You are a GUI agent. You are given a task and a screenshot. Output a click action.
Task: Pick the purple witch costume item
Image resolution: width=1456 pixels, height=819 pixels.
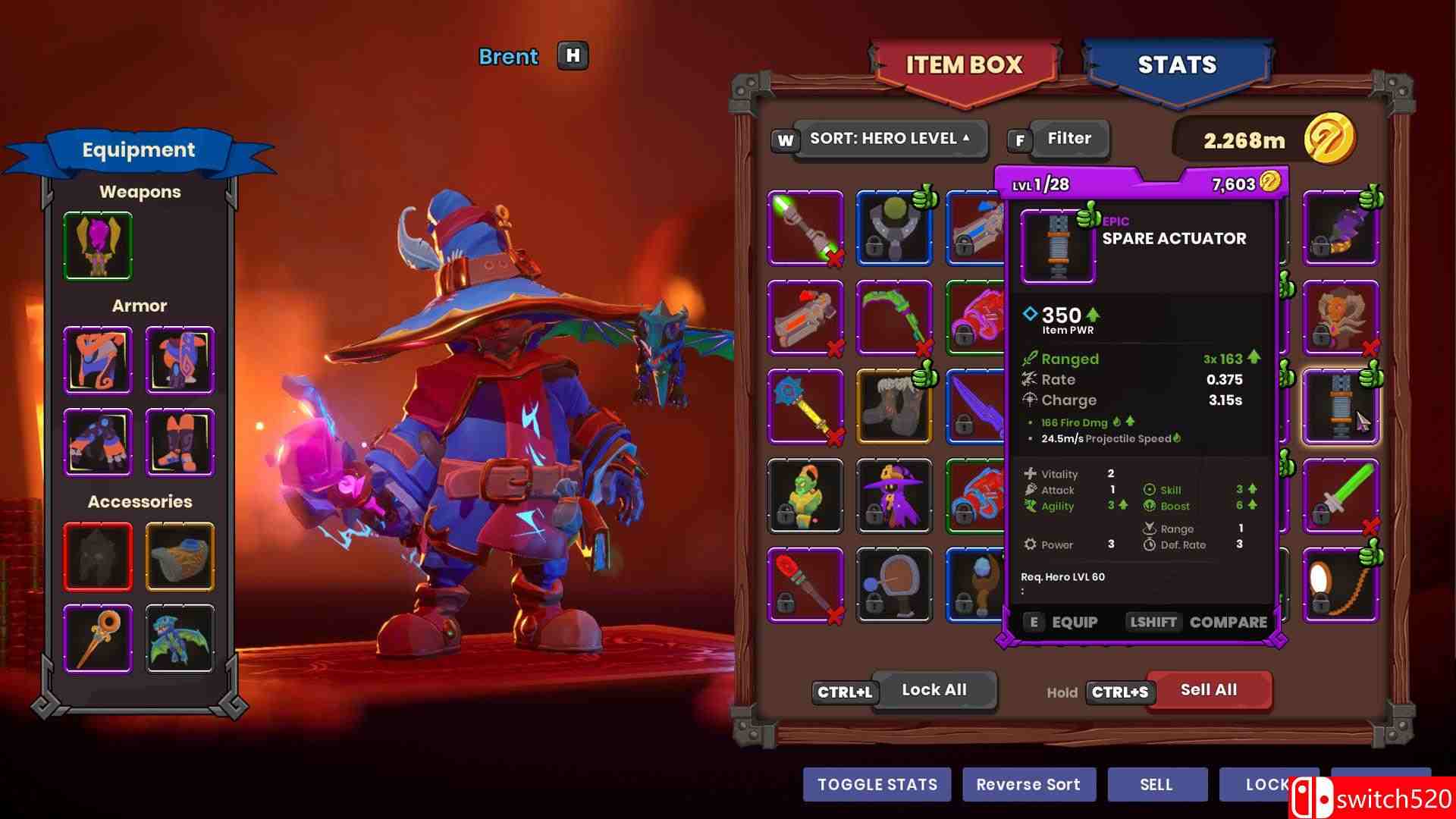pyautogui.click(x=894, y=496)
